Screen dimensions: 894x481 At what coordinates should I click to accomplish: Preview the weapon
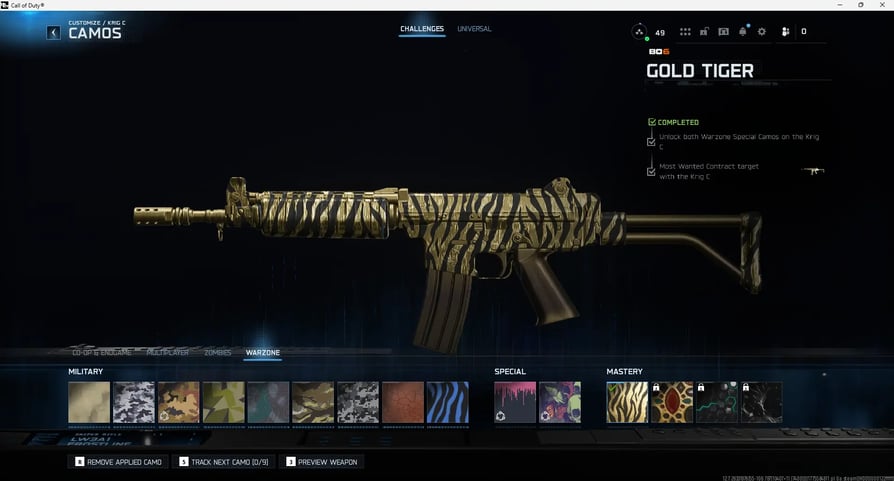[x=322, y=462]
